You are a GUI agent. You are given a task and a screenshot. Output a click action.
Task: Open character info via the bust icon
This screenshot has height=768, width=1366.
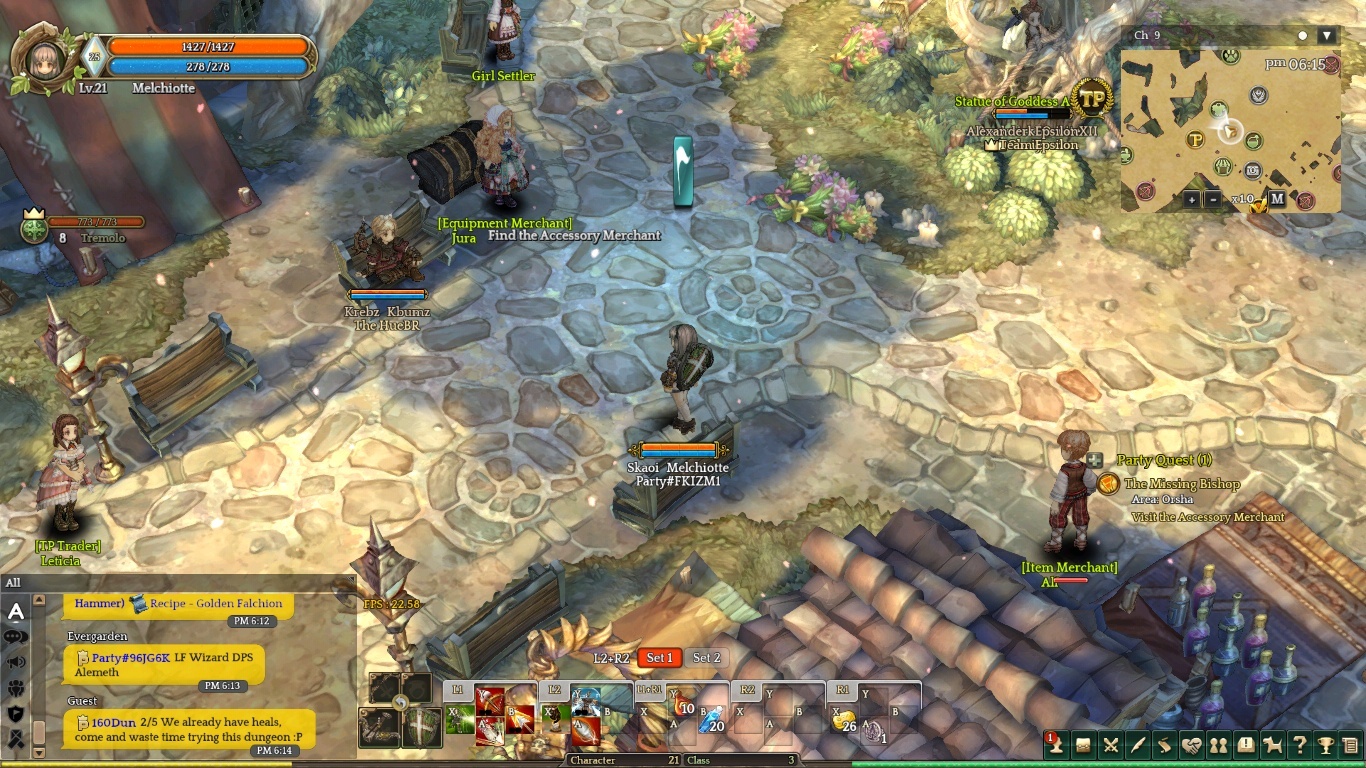click(x=1058, y=745)
